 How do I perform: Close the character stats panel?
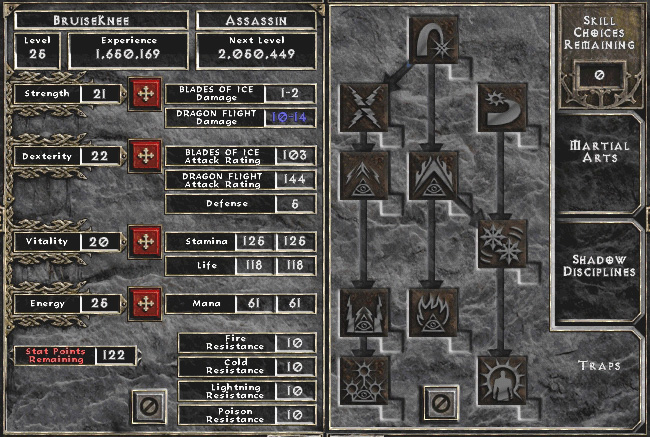[x=147, y=406]
